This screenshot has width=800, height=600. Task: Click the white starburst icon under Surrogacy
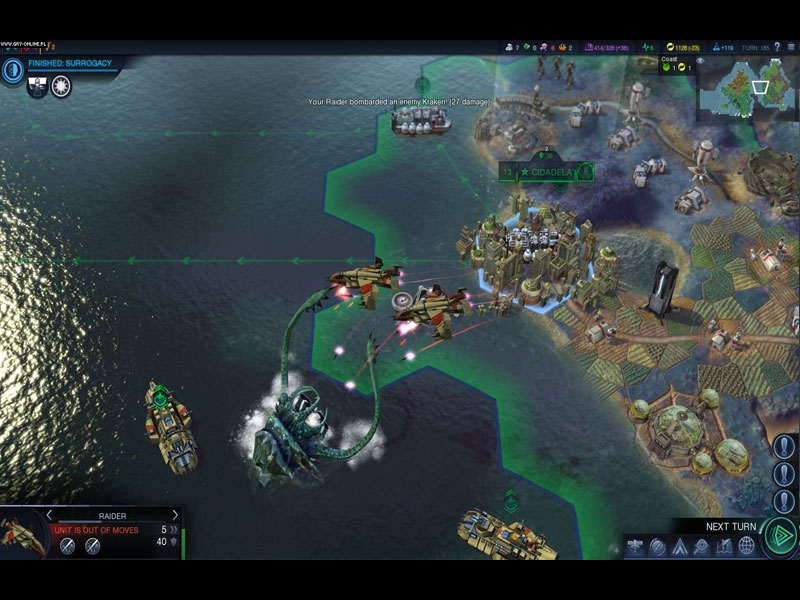[x=61, y=86]
